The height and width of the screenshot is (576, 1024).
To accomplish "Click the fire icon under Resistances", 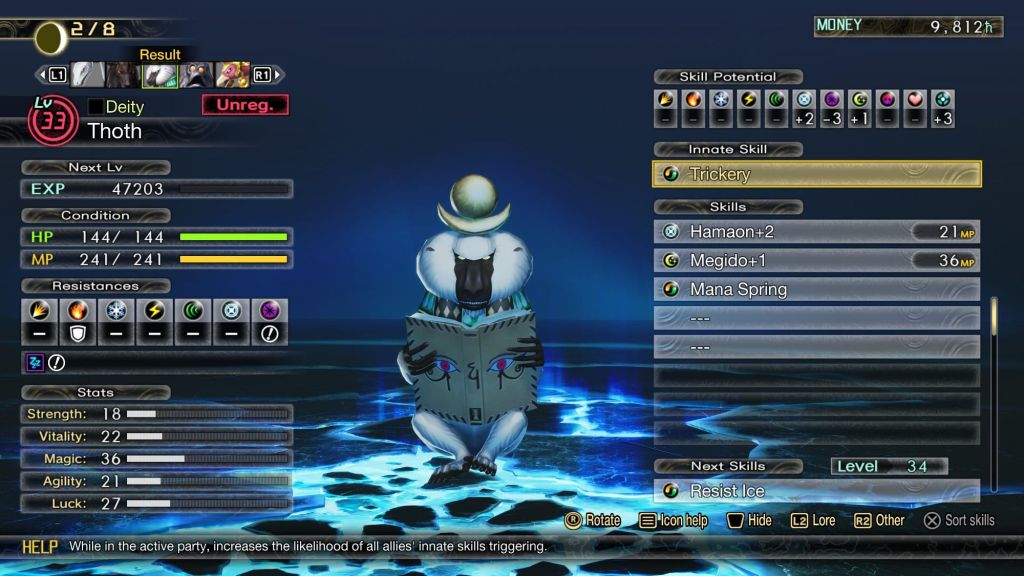I will 77,311.
